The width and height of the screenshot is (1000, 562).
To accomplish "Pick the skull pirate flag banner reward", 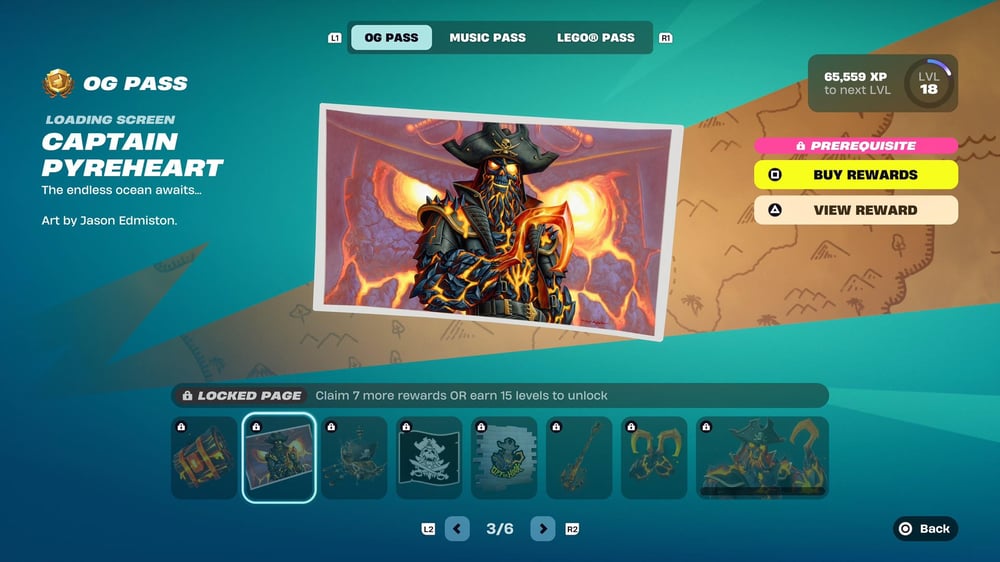I will tap(429, 458).
